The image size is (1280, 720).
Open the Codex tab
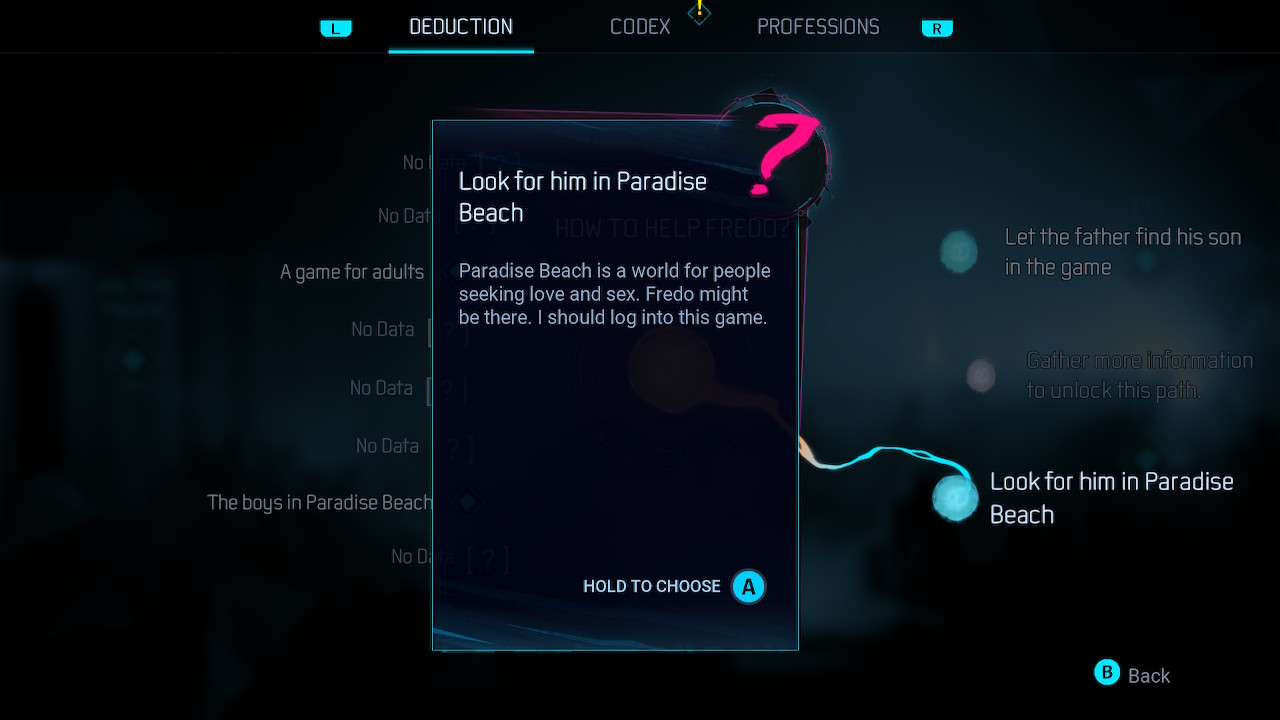click(640, 27)
